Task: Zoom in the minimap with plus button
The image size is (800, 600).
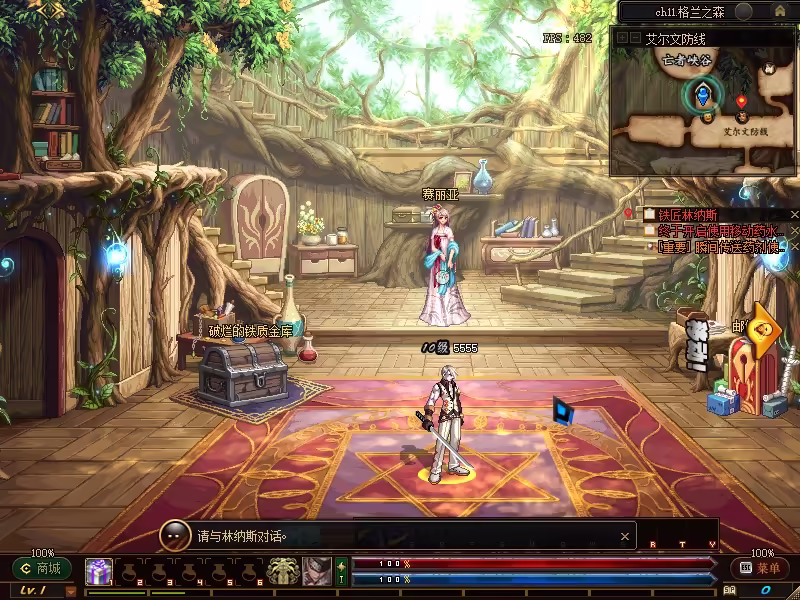Action: pos(621,38)
